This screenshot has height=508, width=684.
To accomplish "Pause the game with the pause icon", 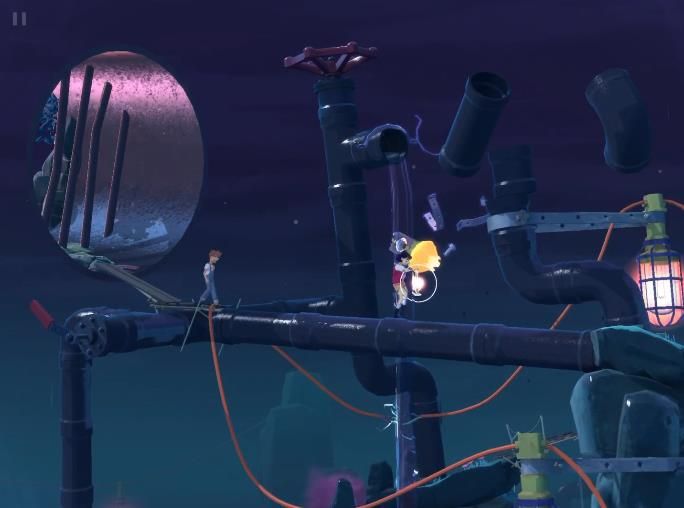I will [20, 19].
